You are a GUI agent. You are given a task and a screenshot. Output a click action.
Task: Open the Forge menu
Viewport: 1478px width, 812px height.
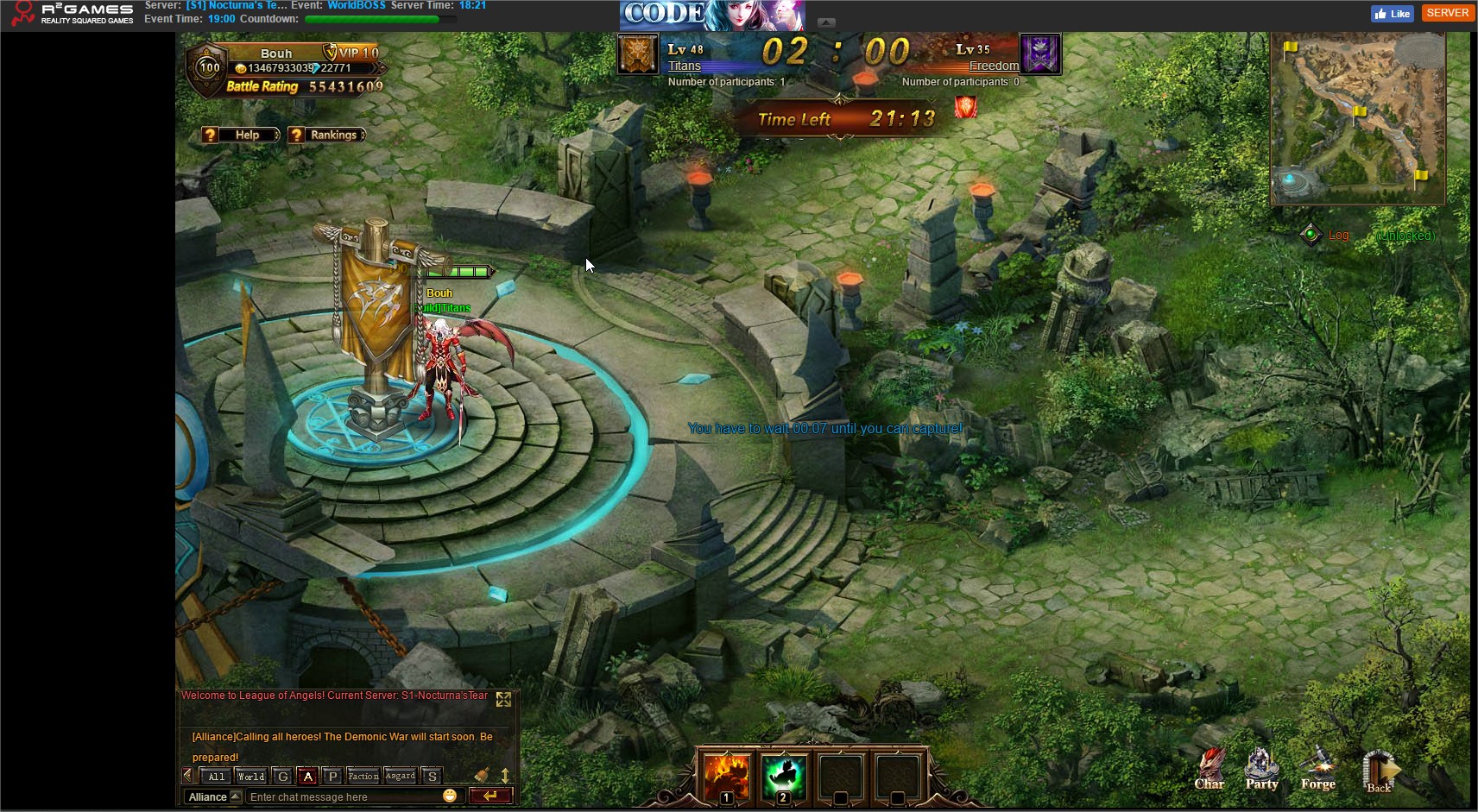(1318, 770)
